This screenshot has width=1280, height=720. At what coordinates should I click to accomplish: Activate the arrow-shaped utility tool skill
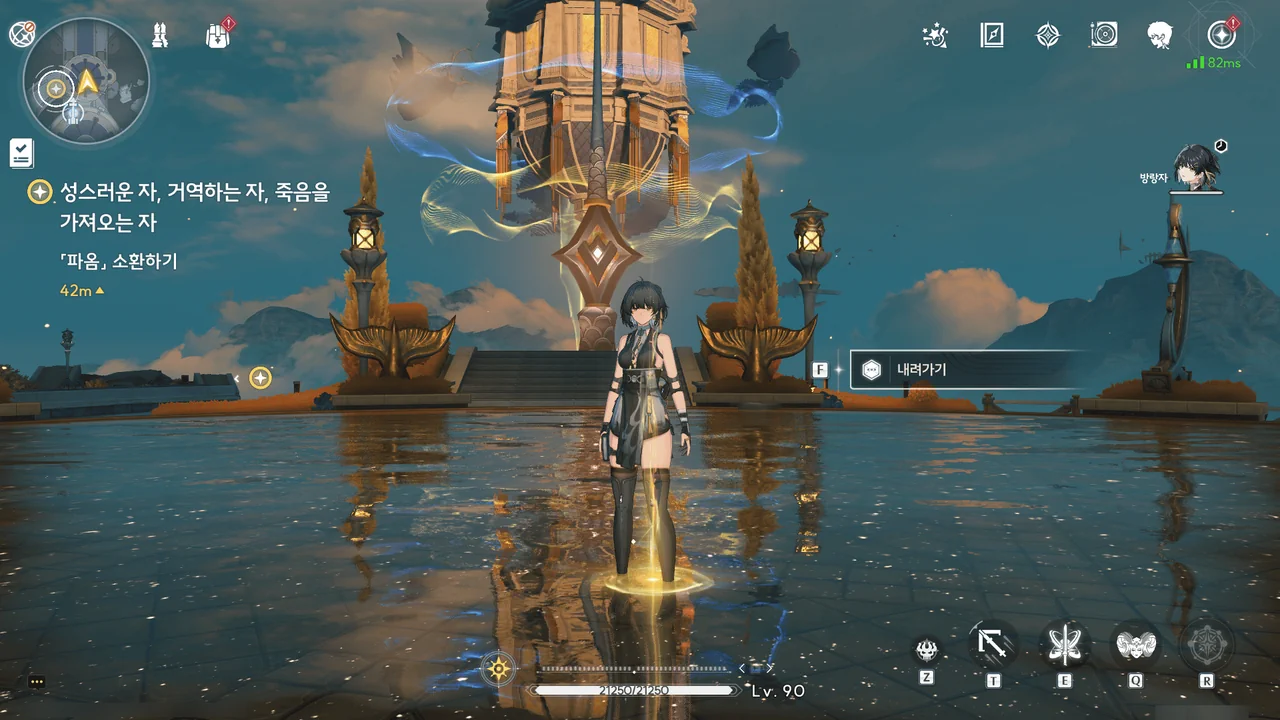pos(993,645)
